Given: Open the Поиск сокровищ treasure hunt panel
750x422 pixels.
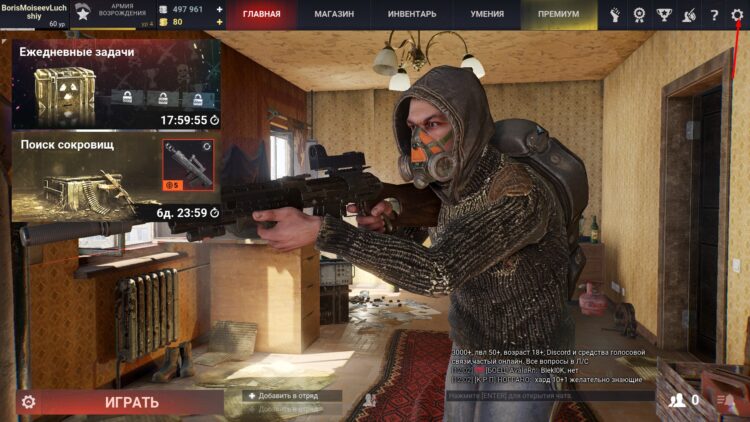Looking at the screenshot, I should tap(115, 178).
